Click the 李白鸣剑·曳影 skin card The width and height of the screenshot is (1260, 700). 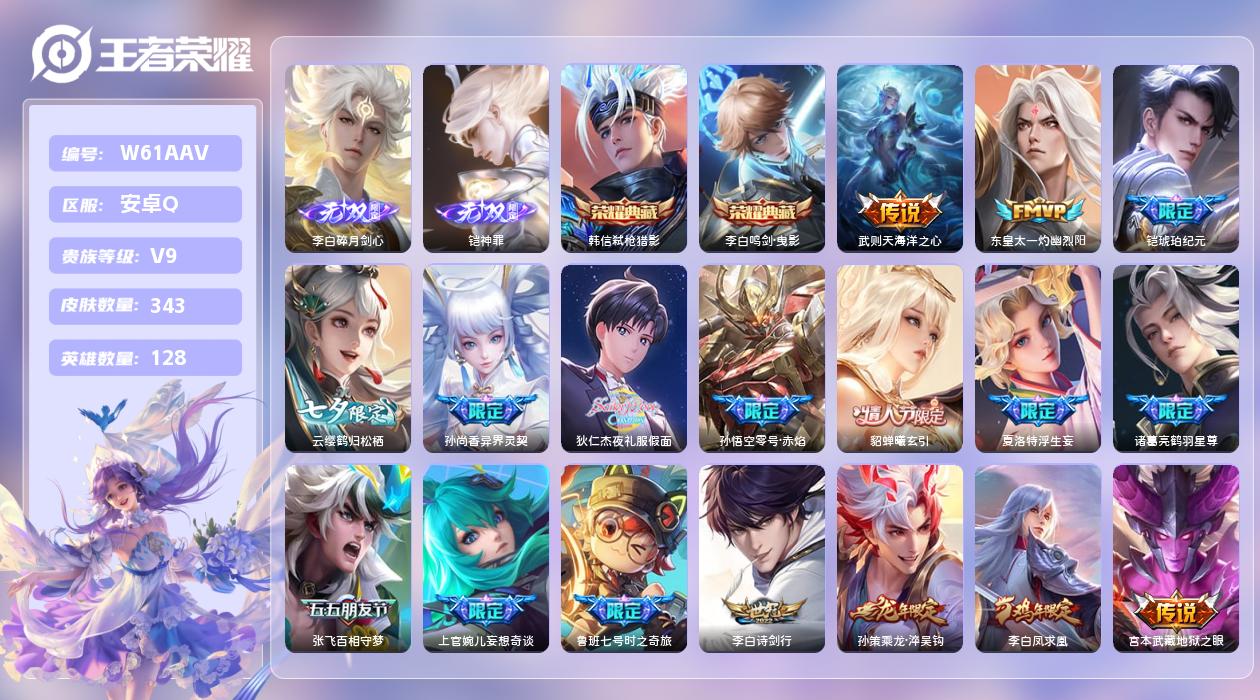pyautogui.click(x=762, y=158)
